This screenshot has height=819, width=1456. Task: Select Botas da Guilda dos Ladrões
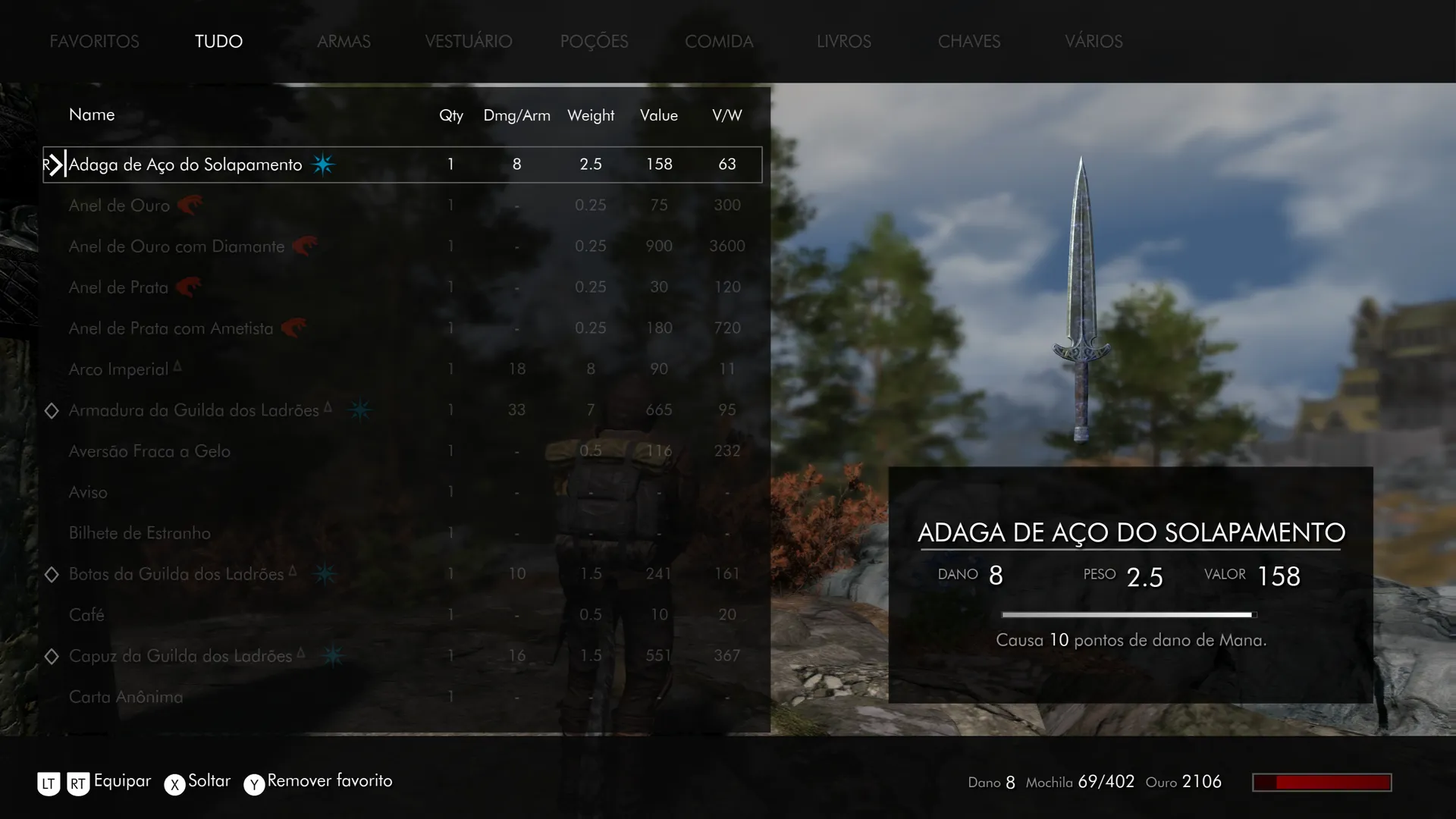176,574
